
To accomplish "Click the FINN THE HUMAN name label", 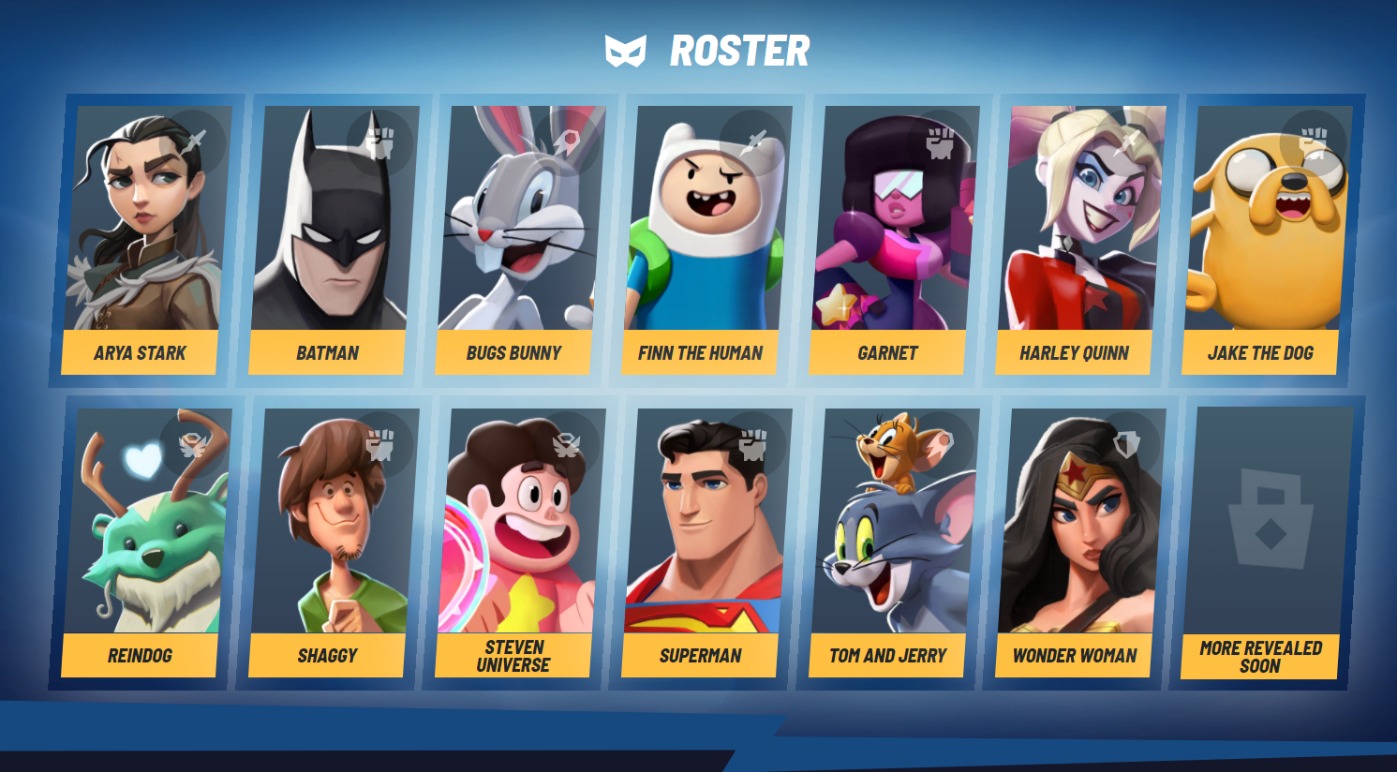I will click(699, 352).
